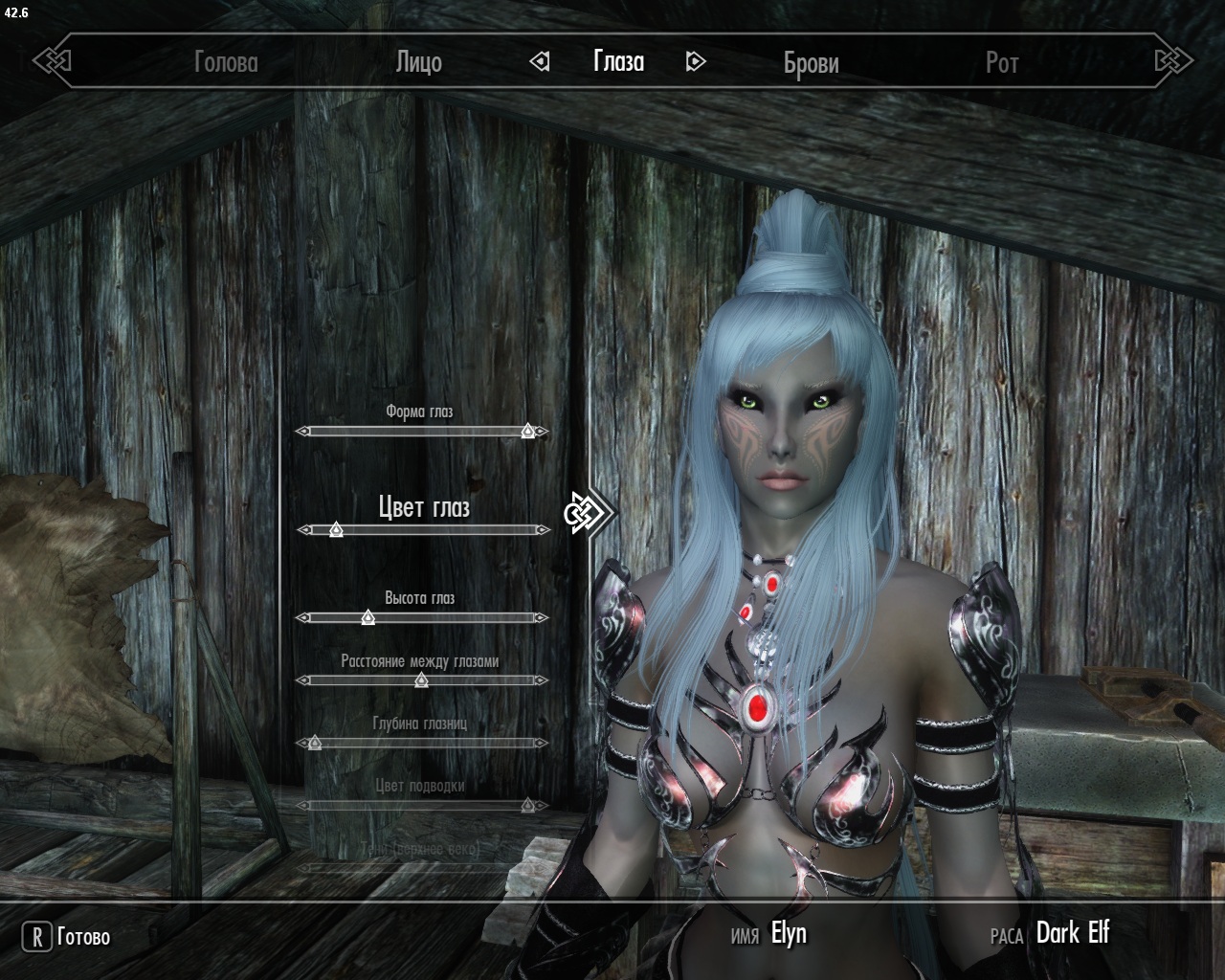
Task: Click the right arrow beside Глаза
Action: click(x=696, y=62)
